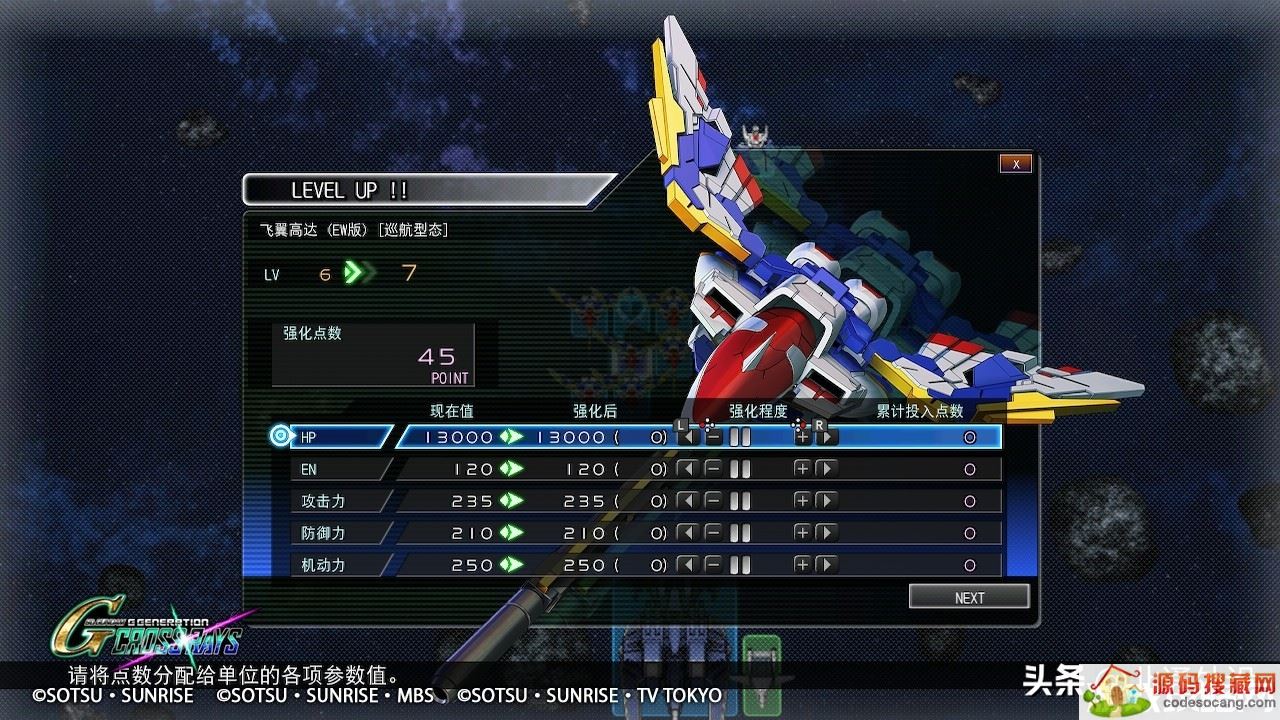The height and width of the screenshot is (720, 1280).
Task: Reset 攻击力 with the left arrow button
Action: (687, 501)
